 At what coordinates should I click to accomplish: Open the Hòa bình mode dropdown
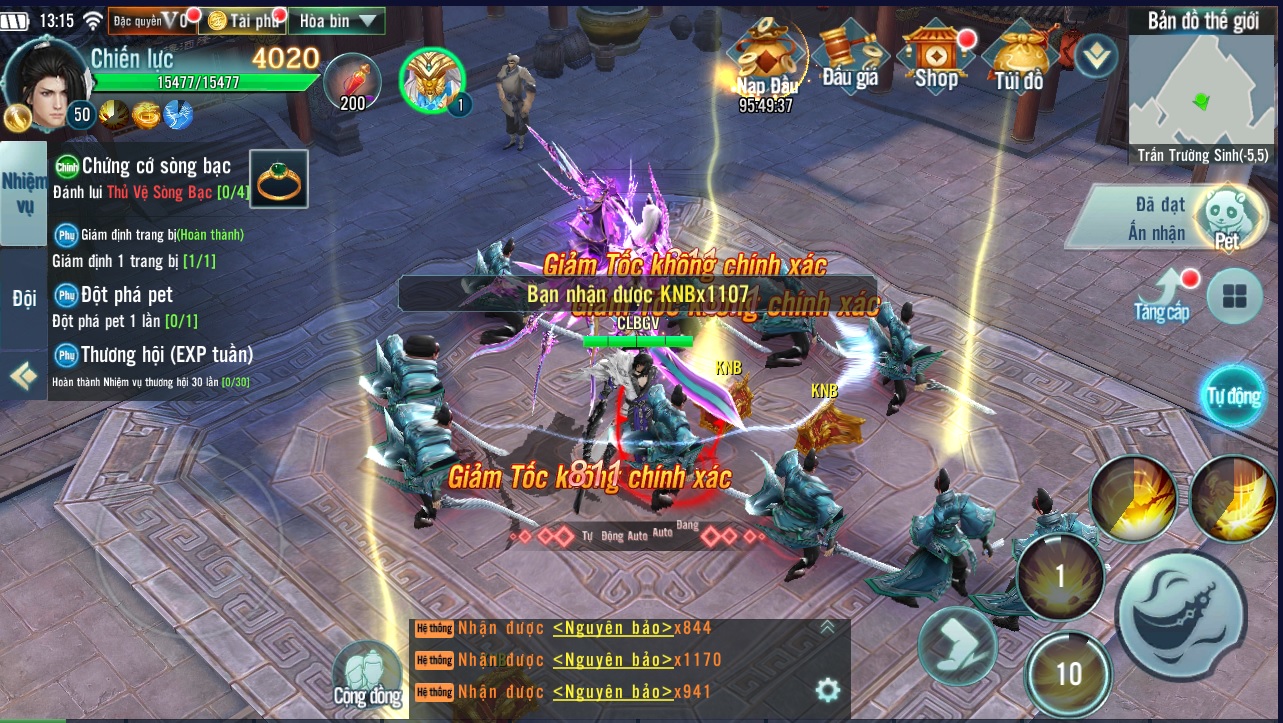[337, 20]
